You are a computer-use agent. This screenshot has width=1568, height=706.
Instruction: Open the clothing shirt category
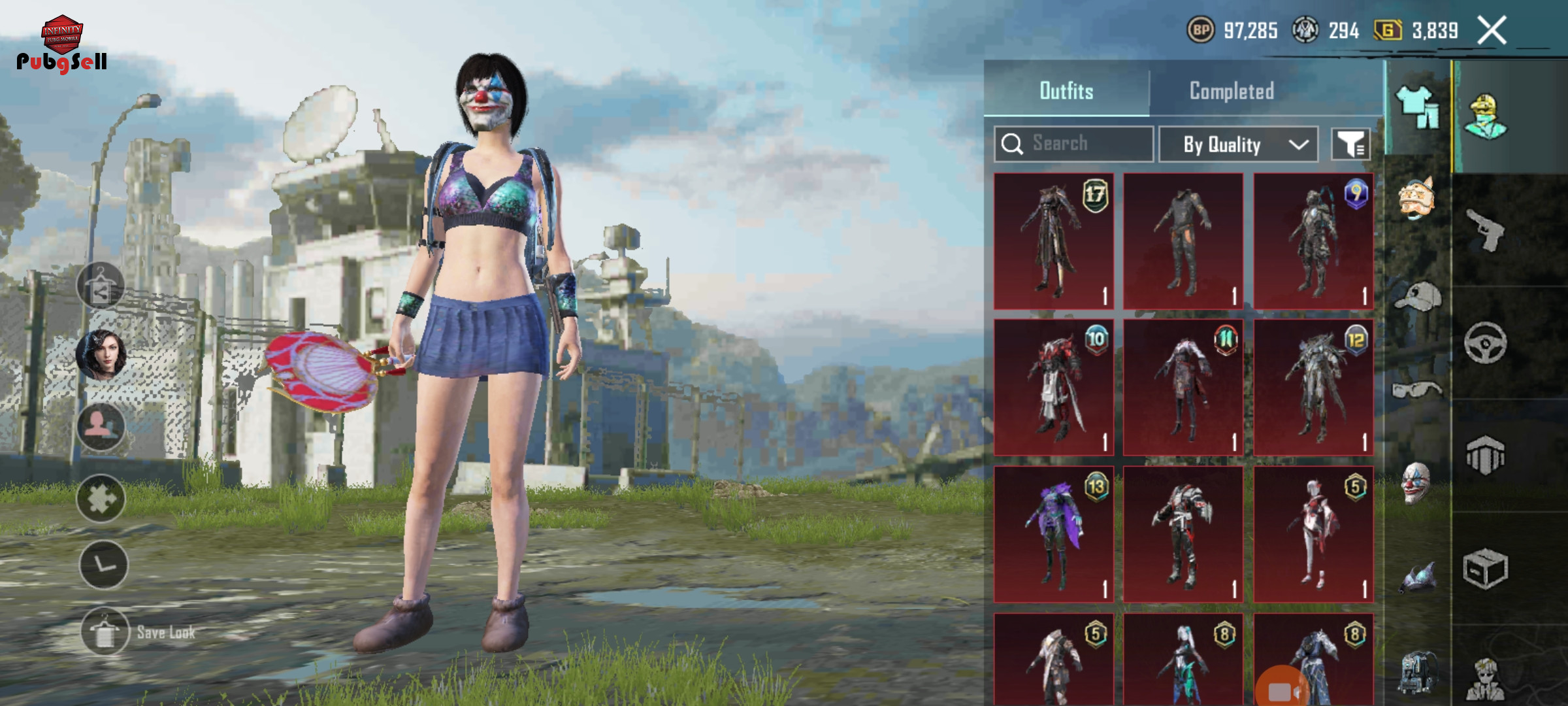[x=1417, y=108]
